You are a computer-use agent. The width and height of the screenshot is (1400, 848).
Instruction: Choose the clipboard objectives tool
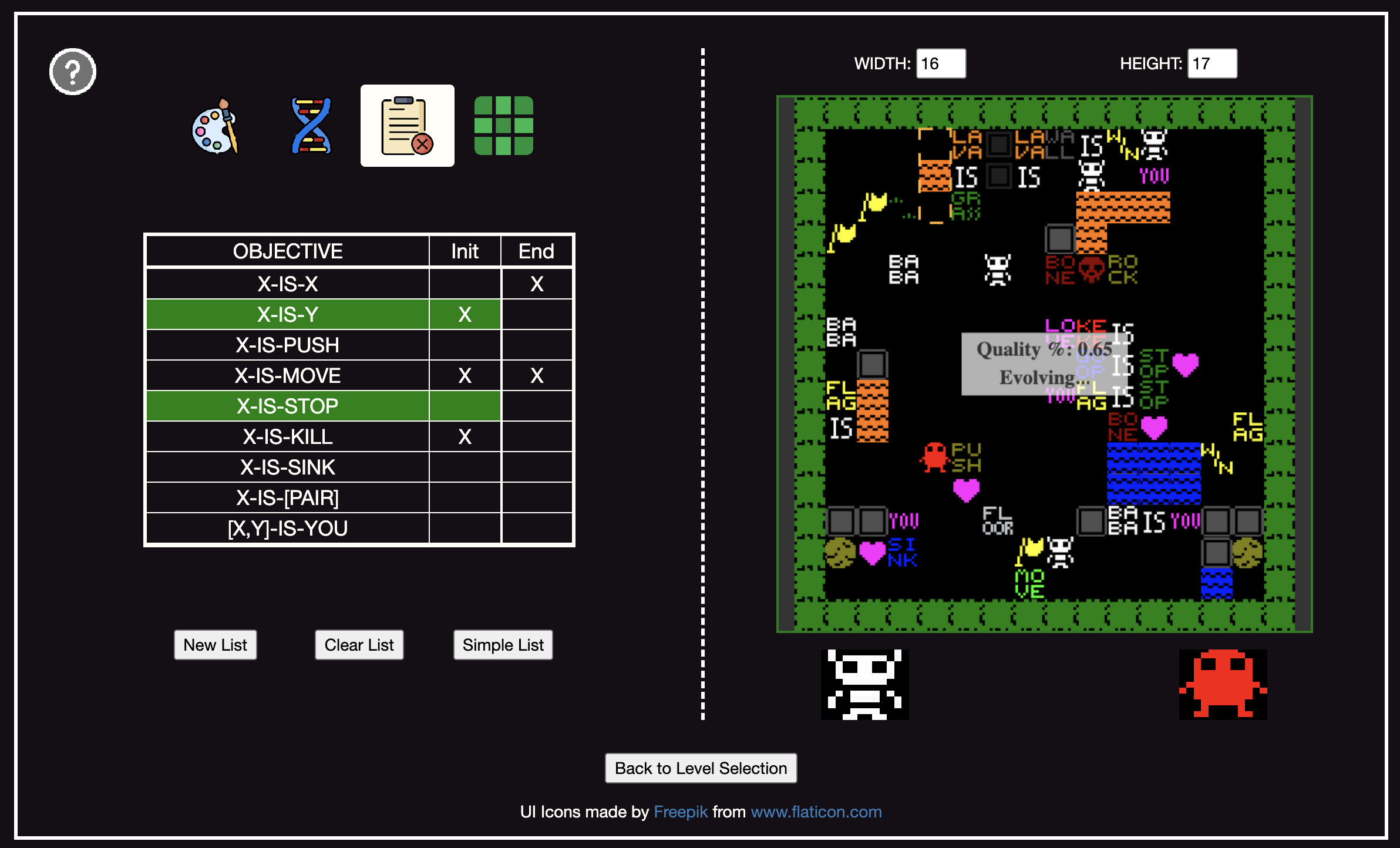407,126
